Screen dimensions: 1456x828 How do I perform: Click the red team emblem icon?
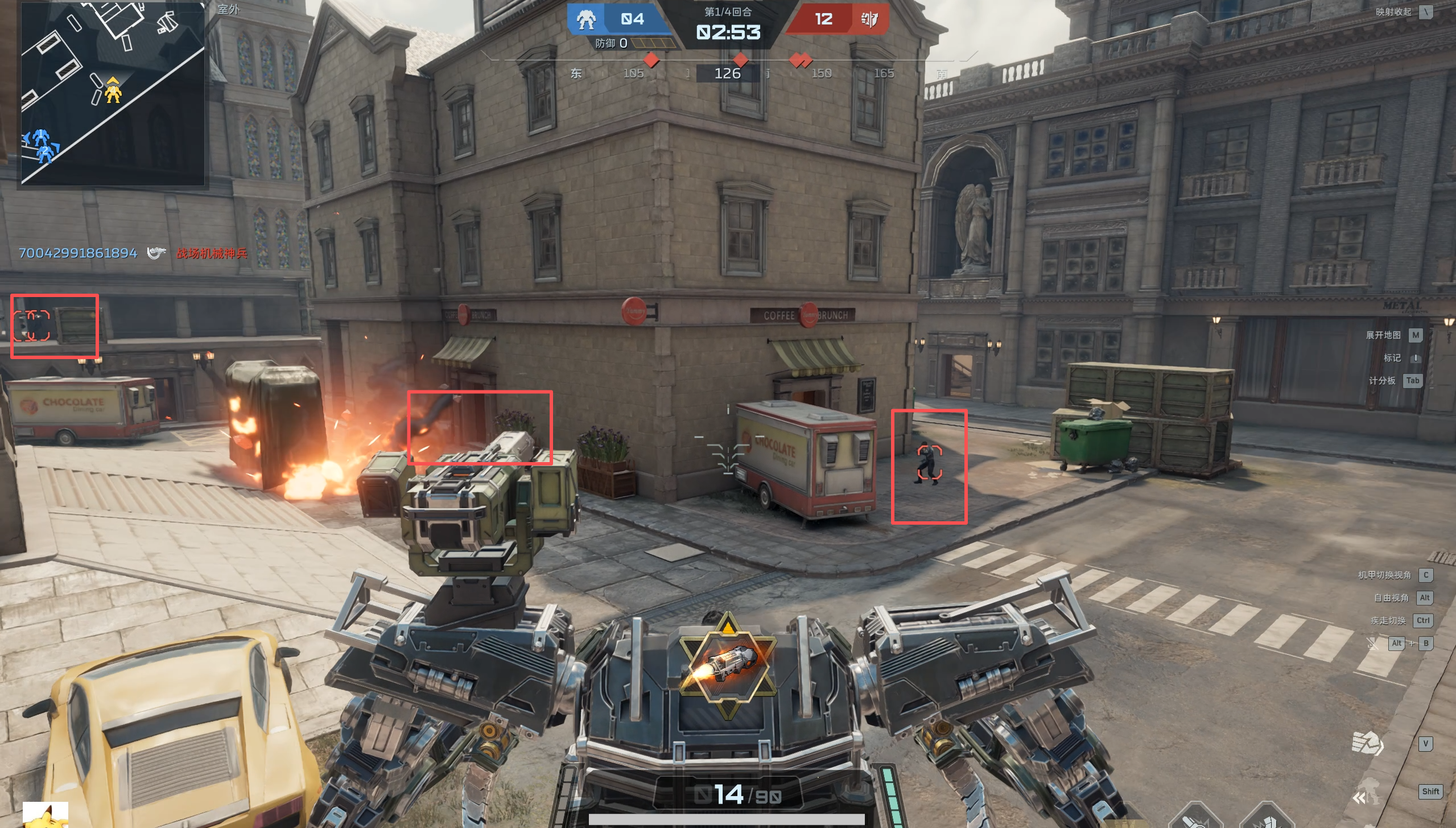click(x=869, y=20)
